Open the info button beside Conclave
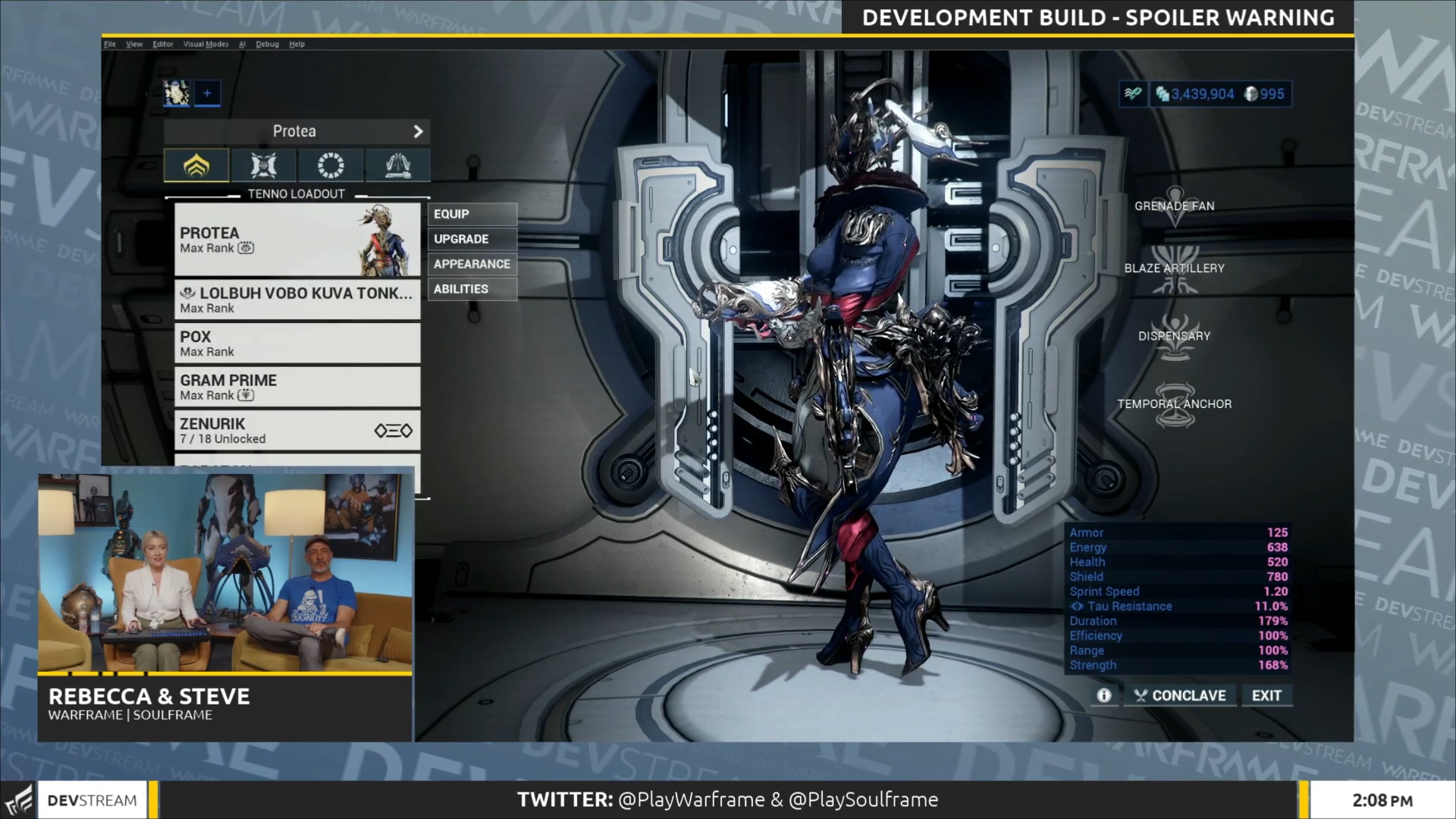 pyautogui.click(x=1104, y=696)
